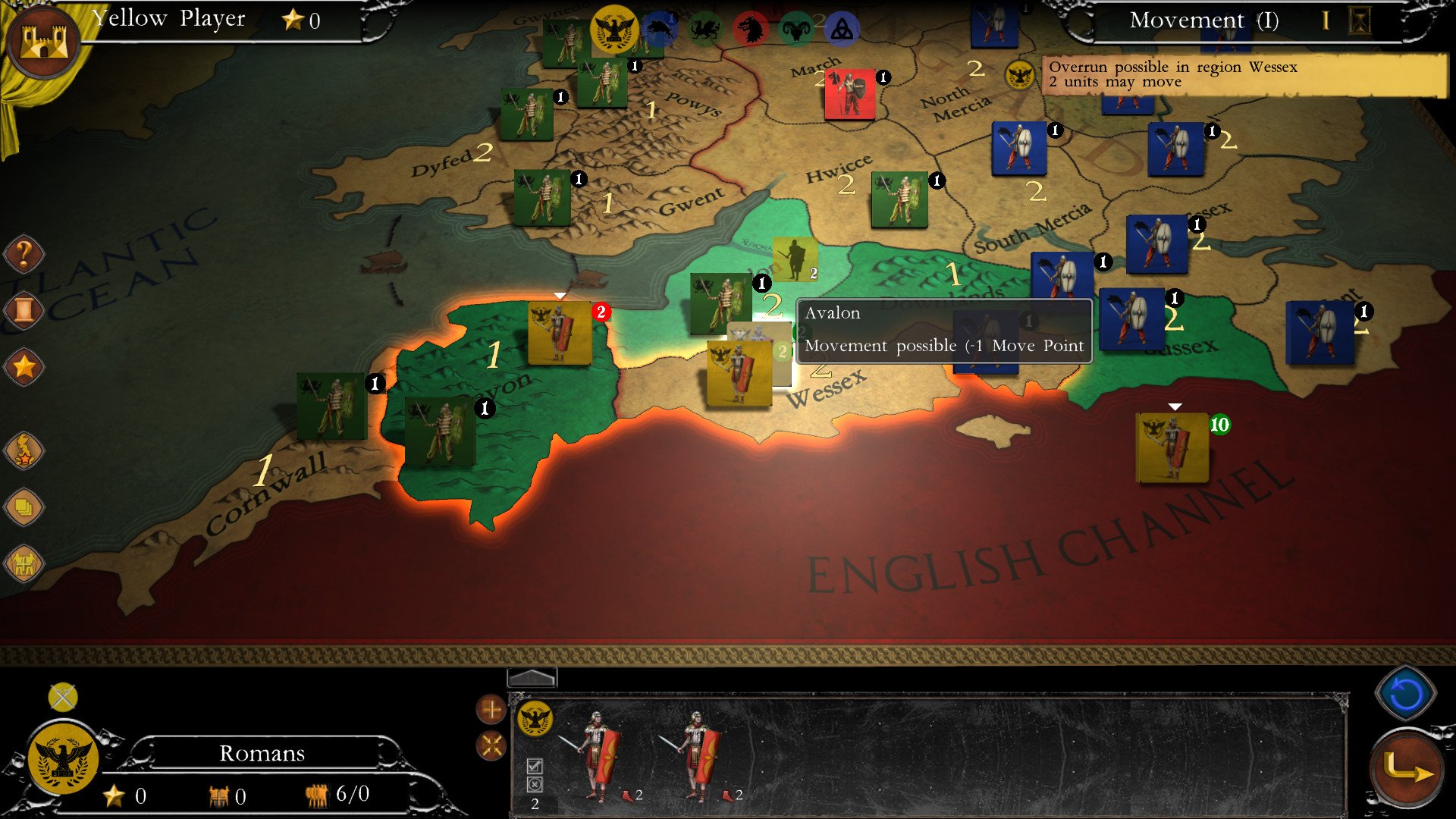Viewport: 1456px width, 819px height.
Task: Click the settlements icon at sidebar bottom
Action: click(24, 563)
